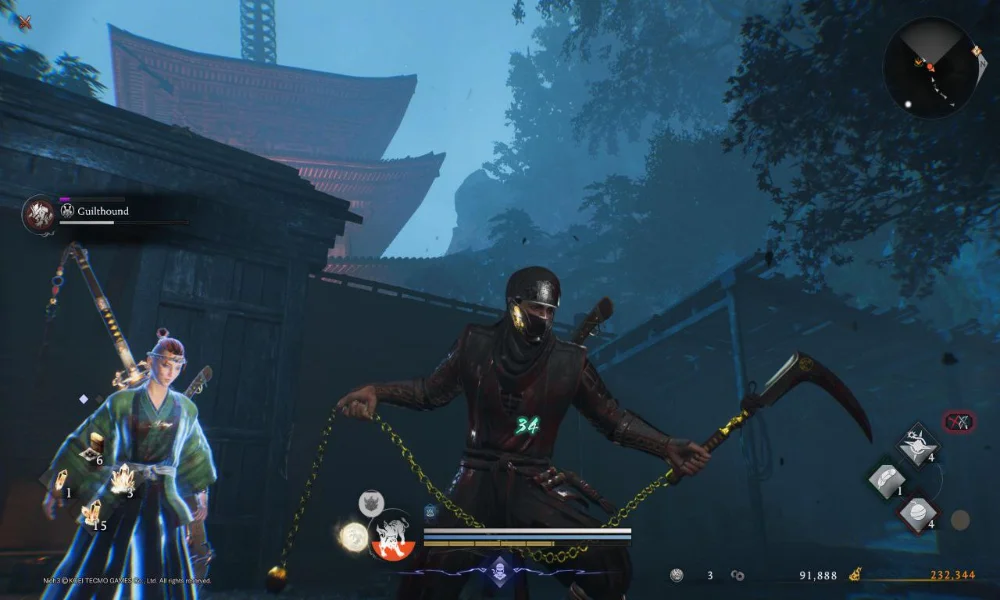Select the grey flame crest icon
The image size is (1000, 600).
click(372, 502)
